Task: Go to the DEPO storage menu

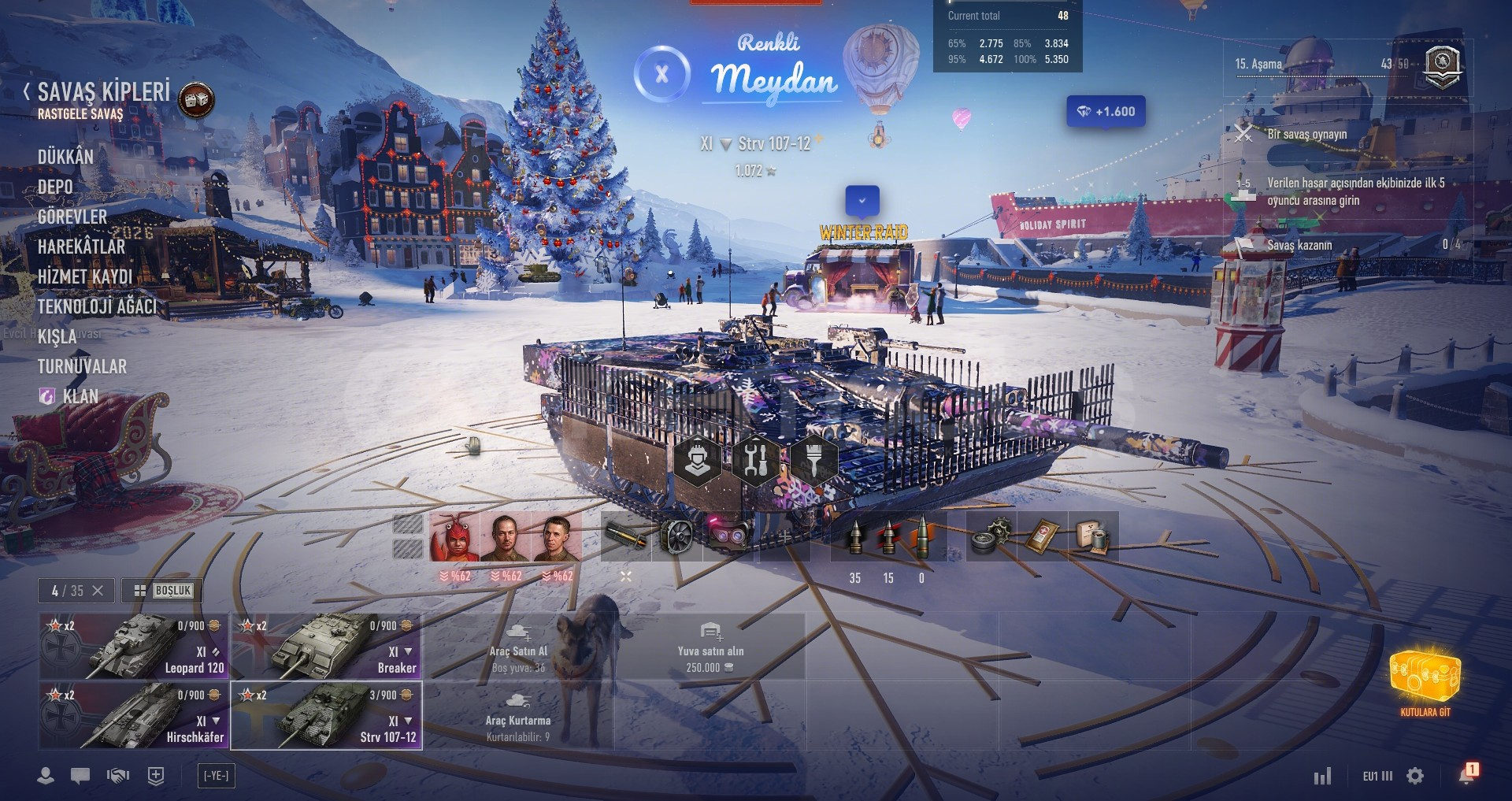Action: click(55, 187)
